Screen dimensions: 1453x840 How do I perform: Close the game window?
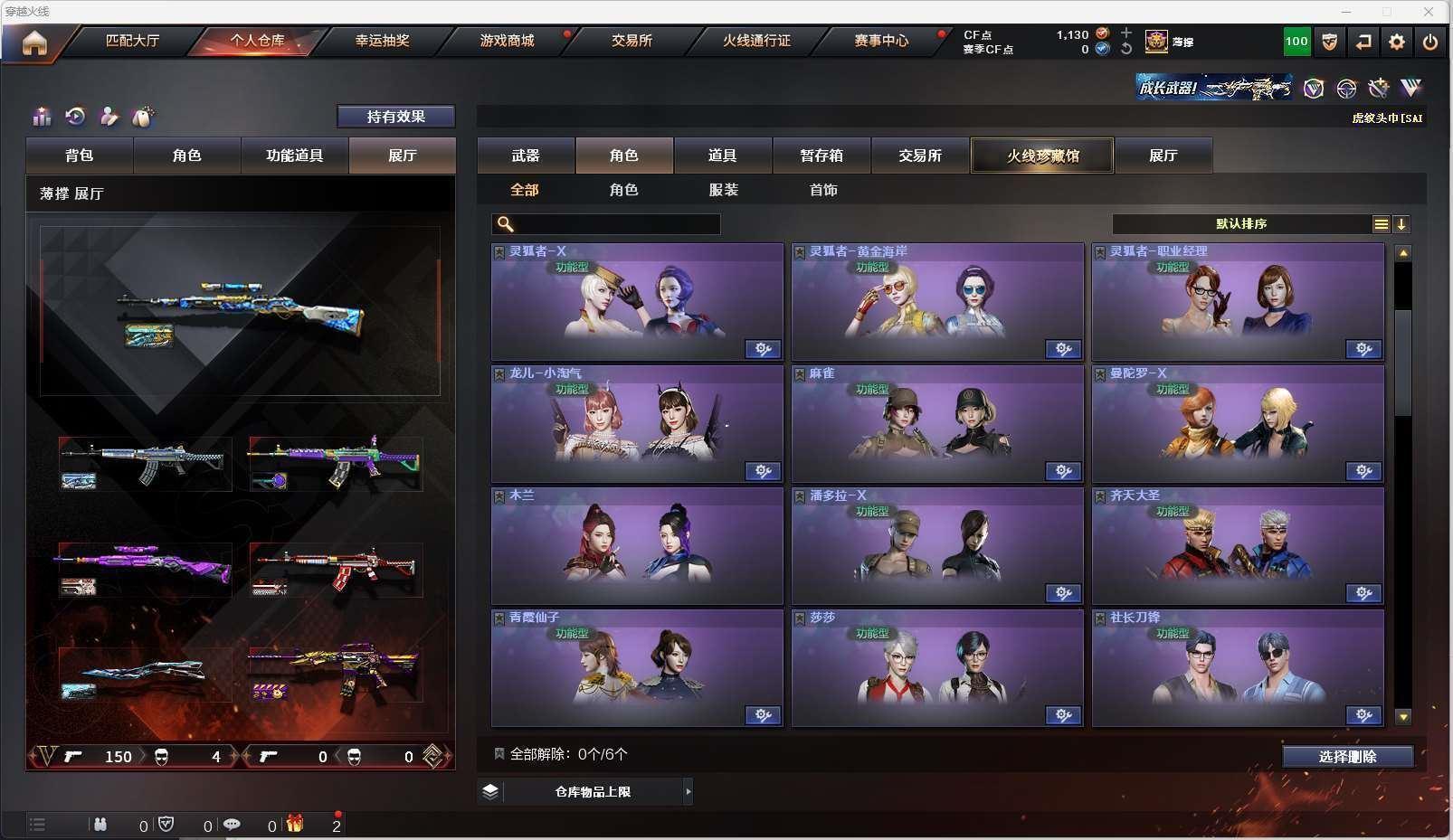(x=1429, y=12)
